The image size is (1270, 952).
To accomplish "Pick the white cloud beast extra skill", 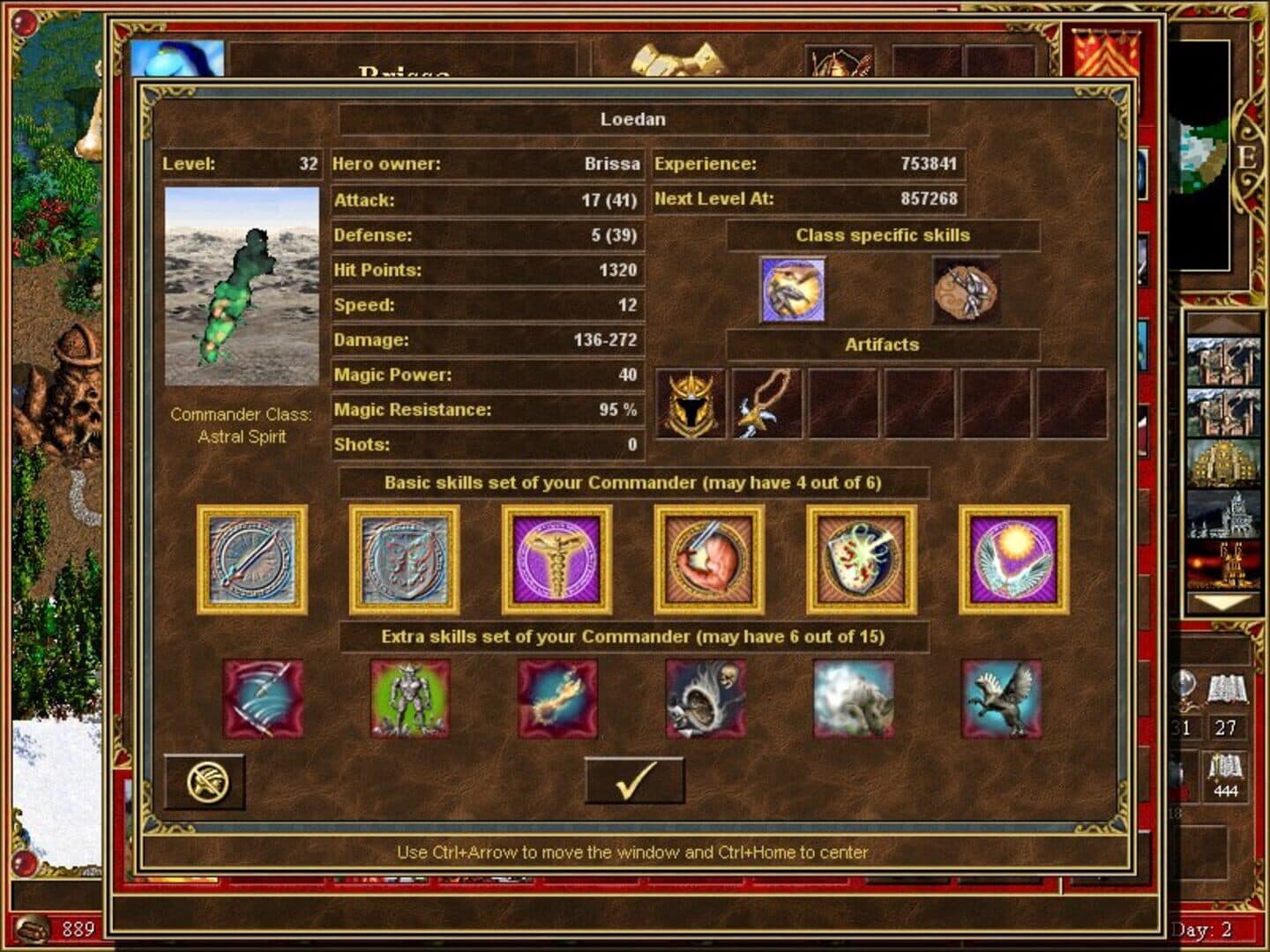I will tap(853, 699).
